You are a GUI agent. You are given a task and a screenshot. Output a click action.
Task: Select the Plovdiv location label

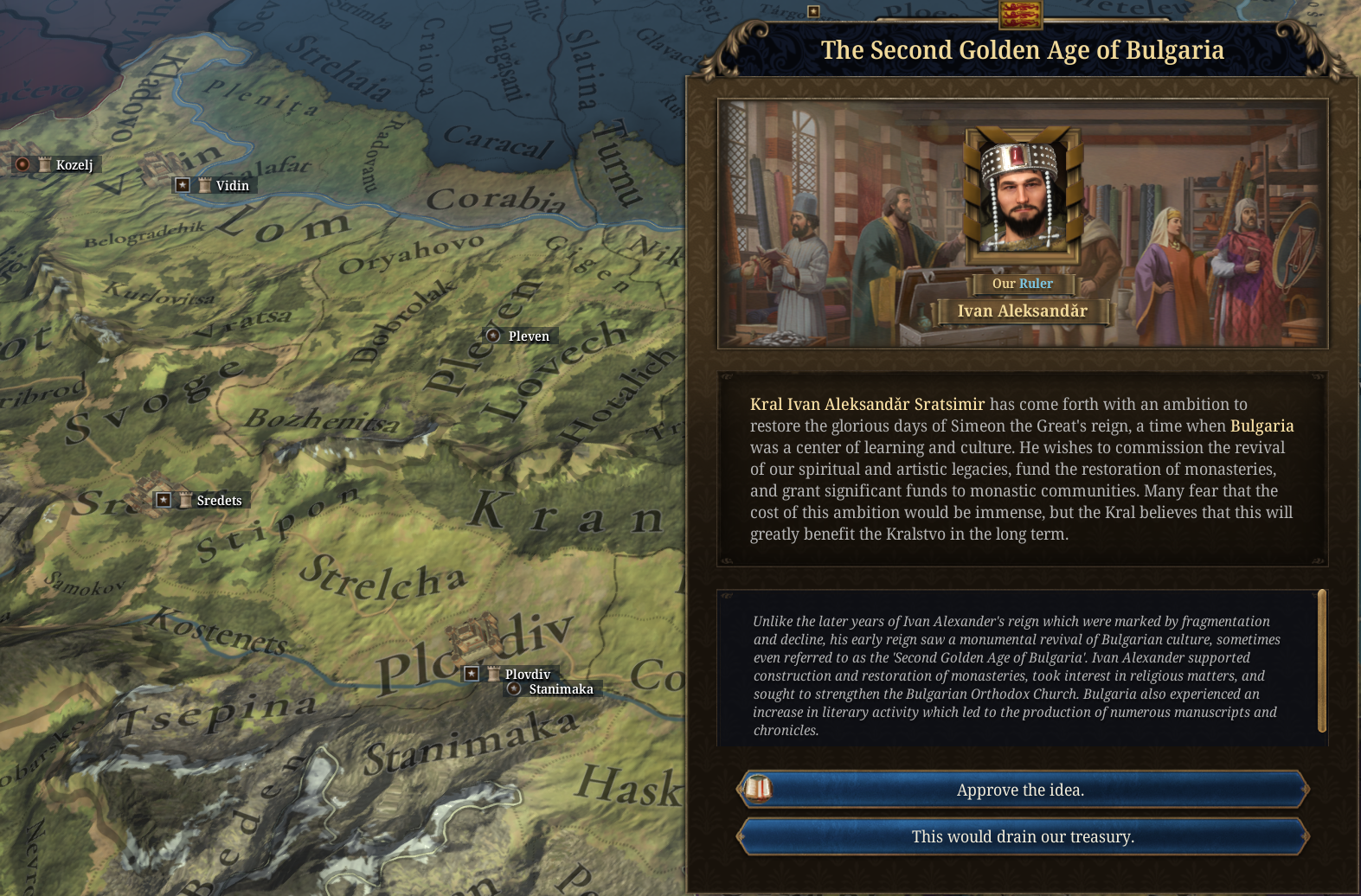[527, 674]
